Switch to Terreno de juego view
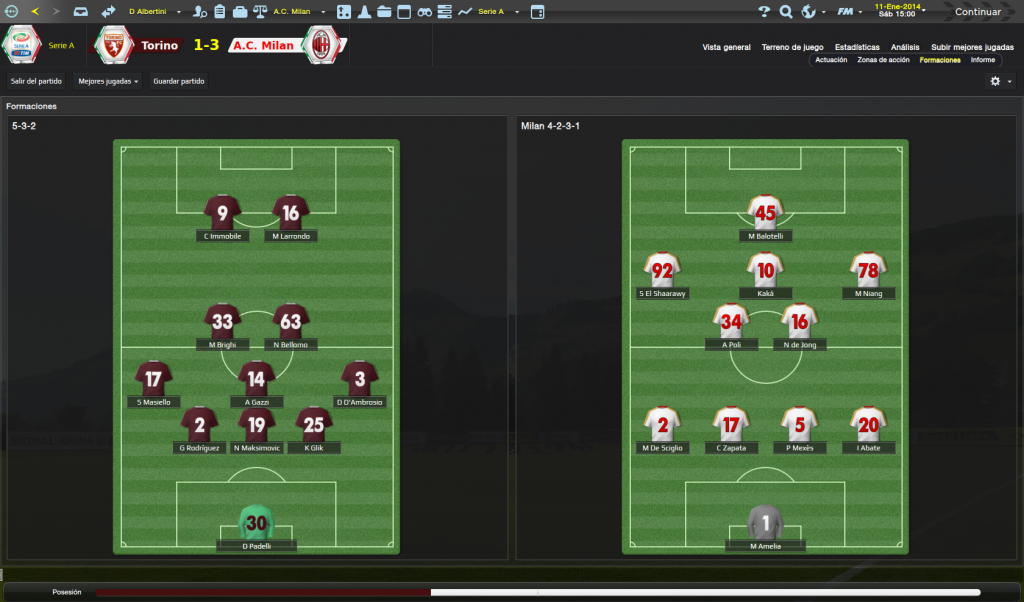 pos(792,47)
